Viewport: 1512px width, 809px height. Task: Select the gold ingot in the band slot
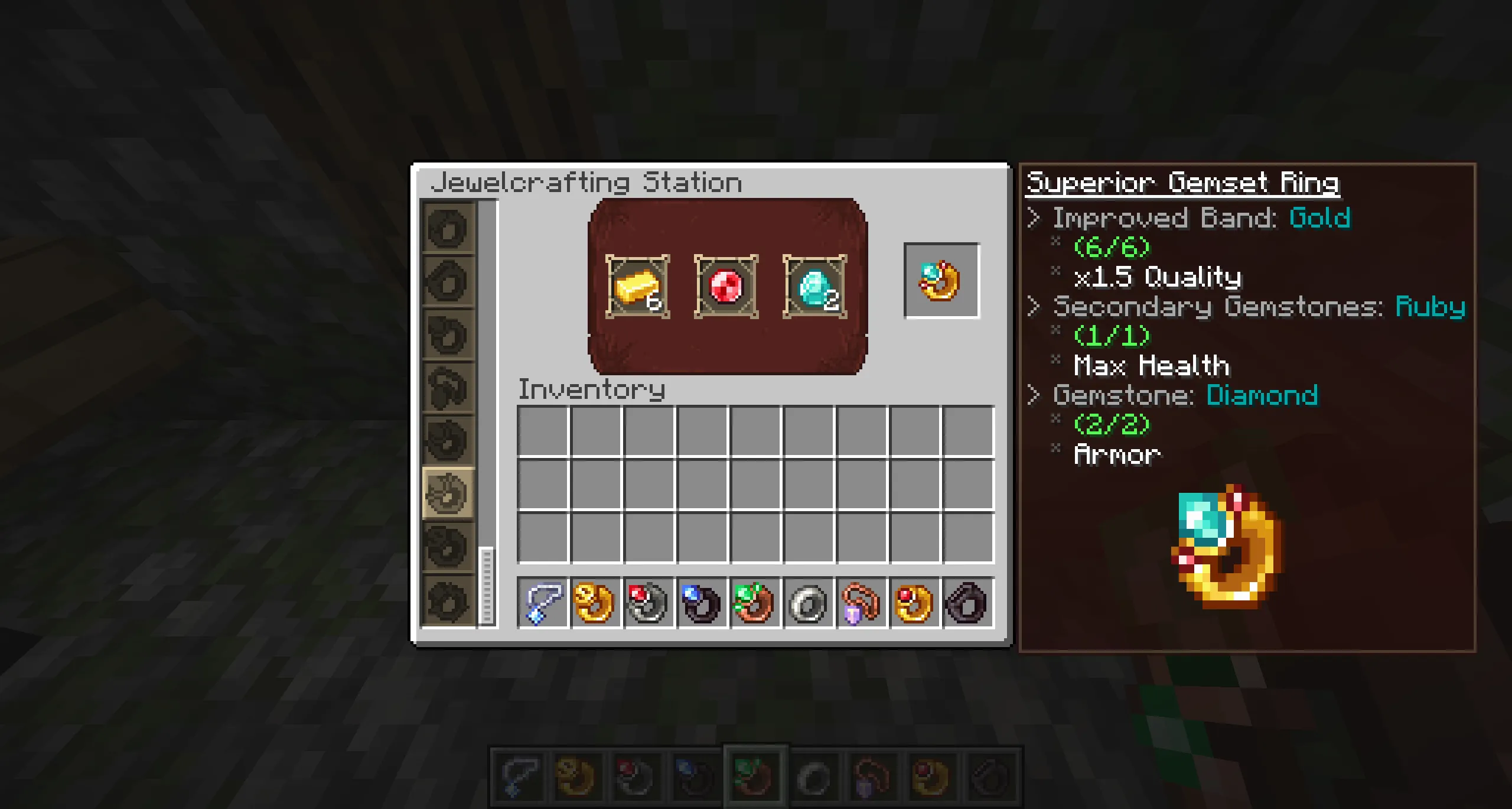(638, 288)
